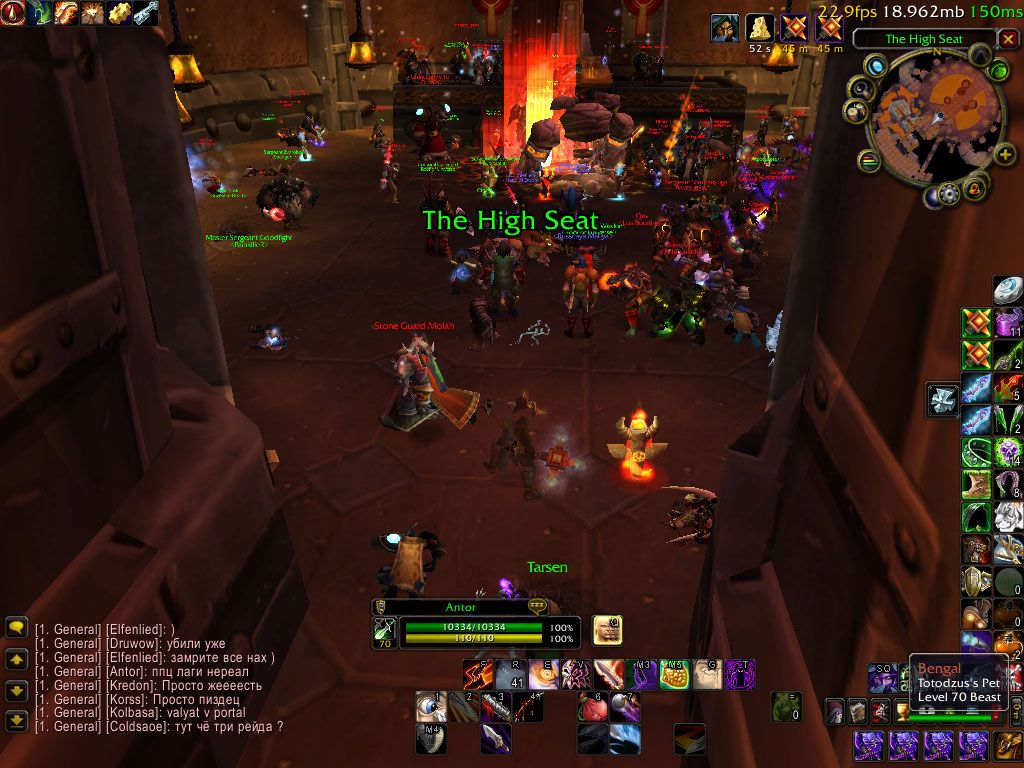Activate the eyeball ability in slot 1
This screenshot has width=1024, height=768.
430,708
